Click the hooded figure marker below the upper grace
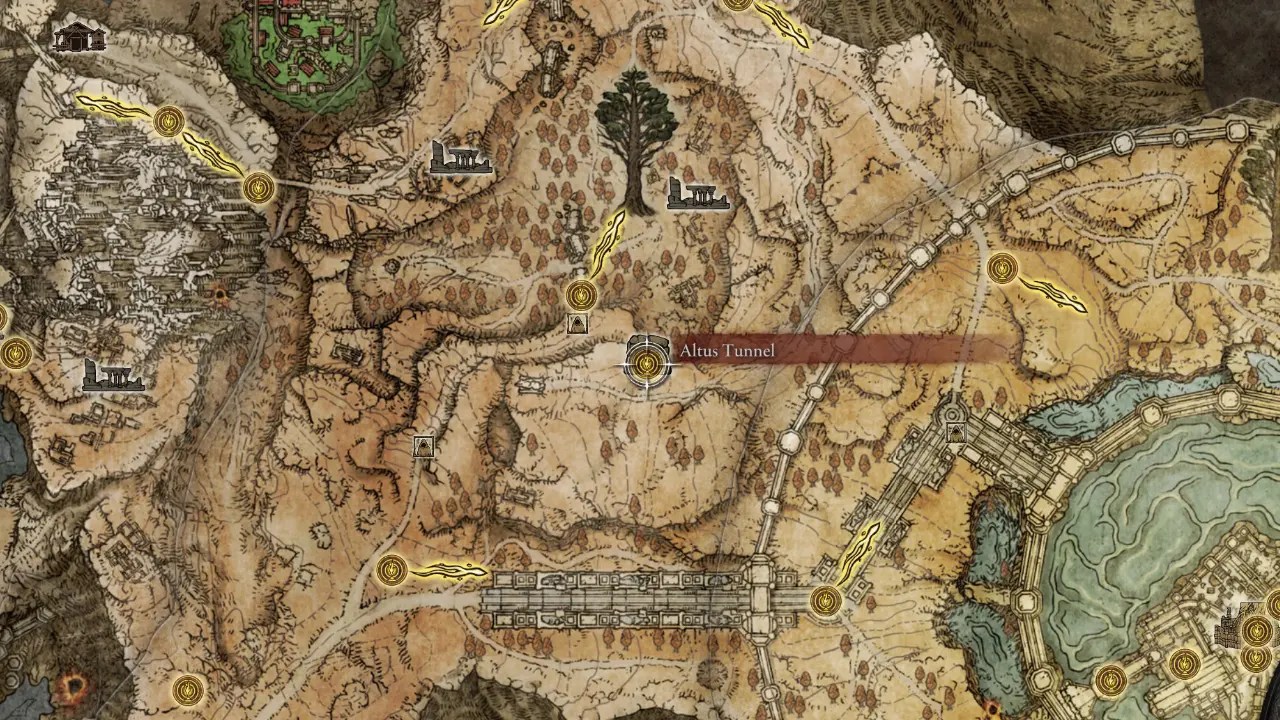This screenshot has height=720, width=1280. (578, 322)
